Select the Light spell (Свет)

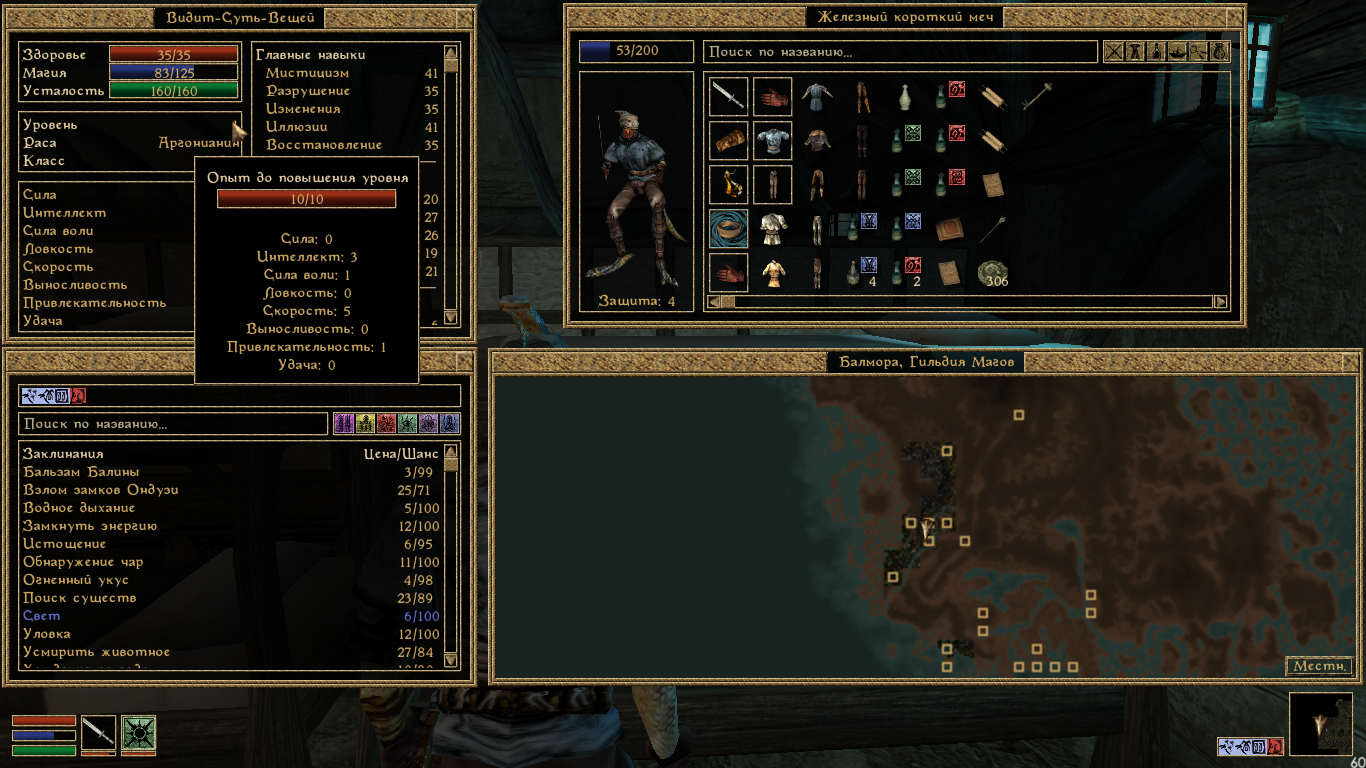pos(42,616)
